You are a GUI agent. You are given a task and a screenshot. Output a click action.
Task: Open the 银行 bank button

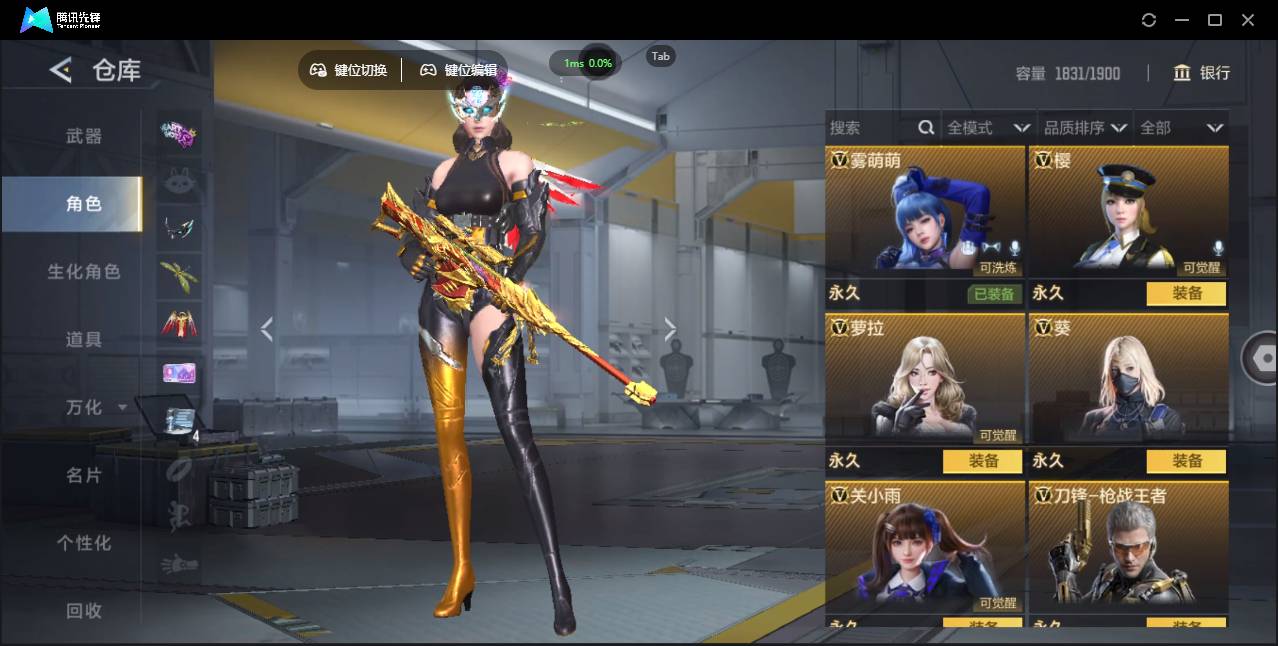click(x=1202, y=73)
